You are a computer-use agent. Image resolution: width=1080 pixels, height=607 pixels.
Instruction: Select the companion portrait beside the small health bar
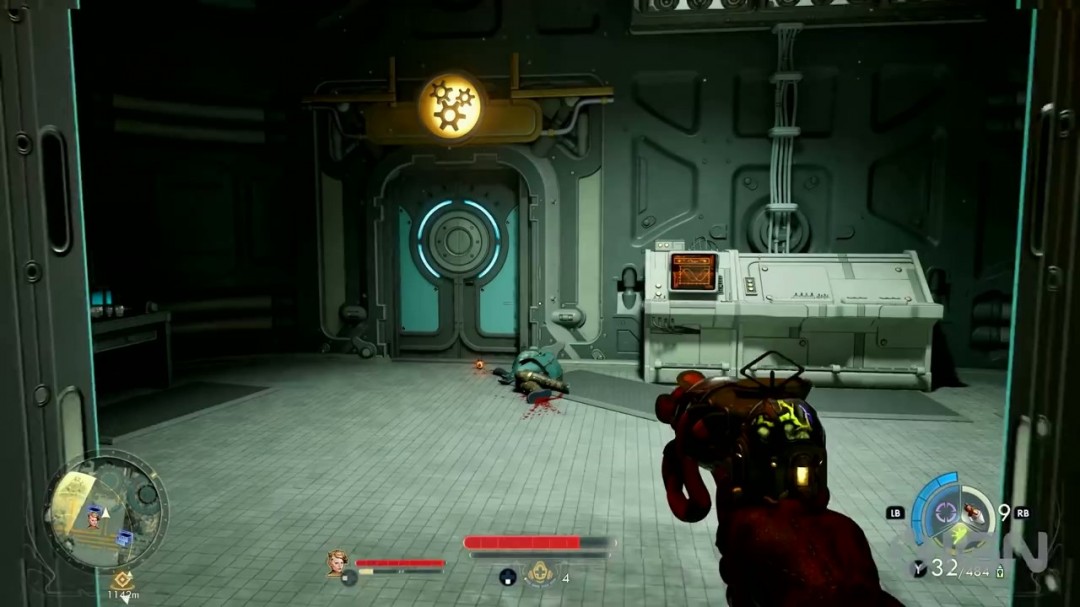tap(338, 562)
